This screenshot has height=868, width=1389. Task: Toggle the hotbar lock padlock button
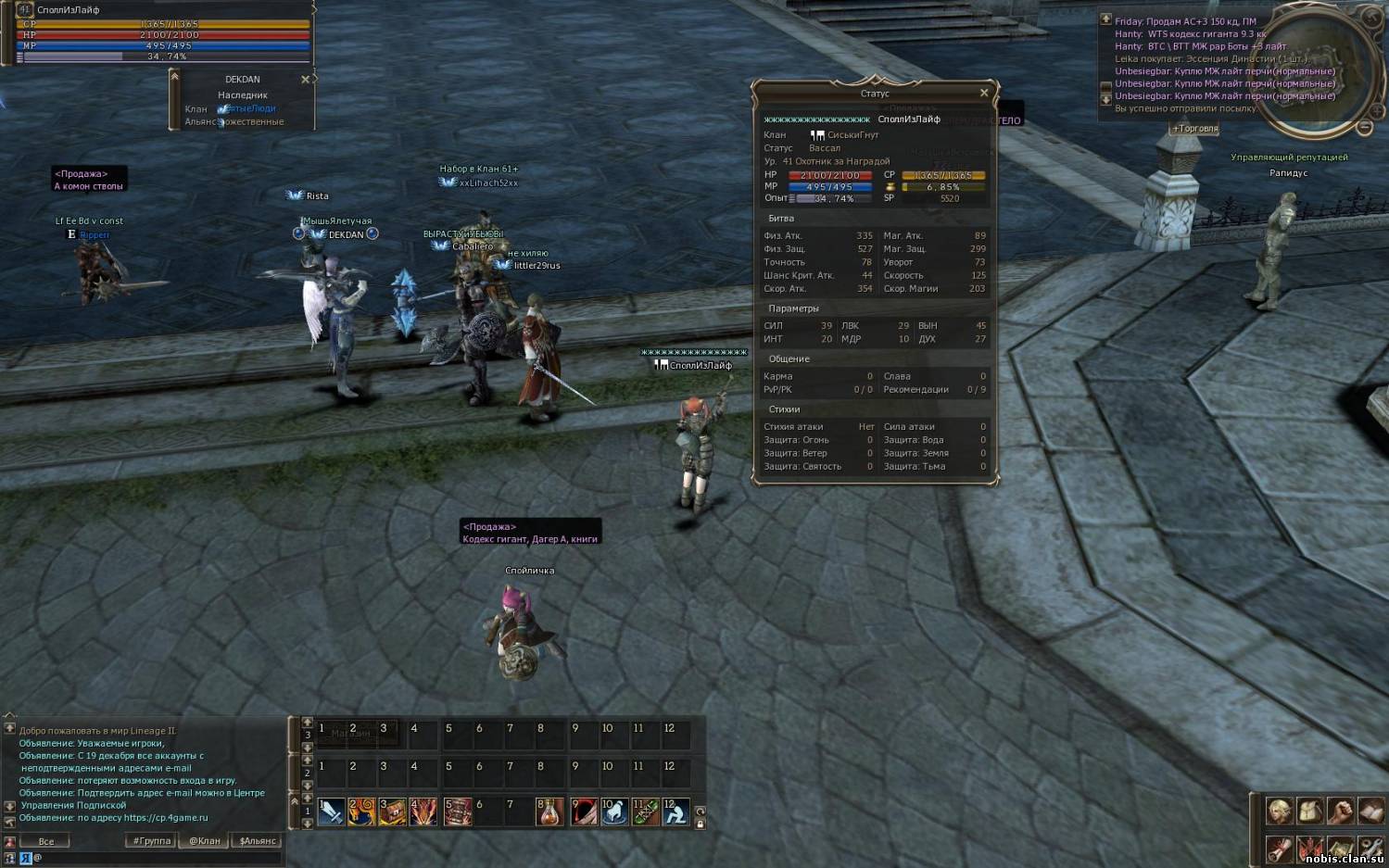pyautogui.click(x=700, y=824)
